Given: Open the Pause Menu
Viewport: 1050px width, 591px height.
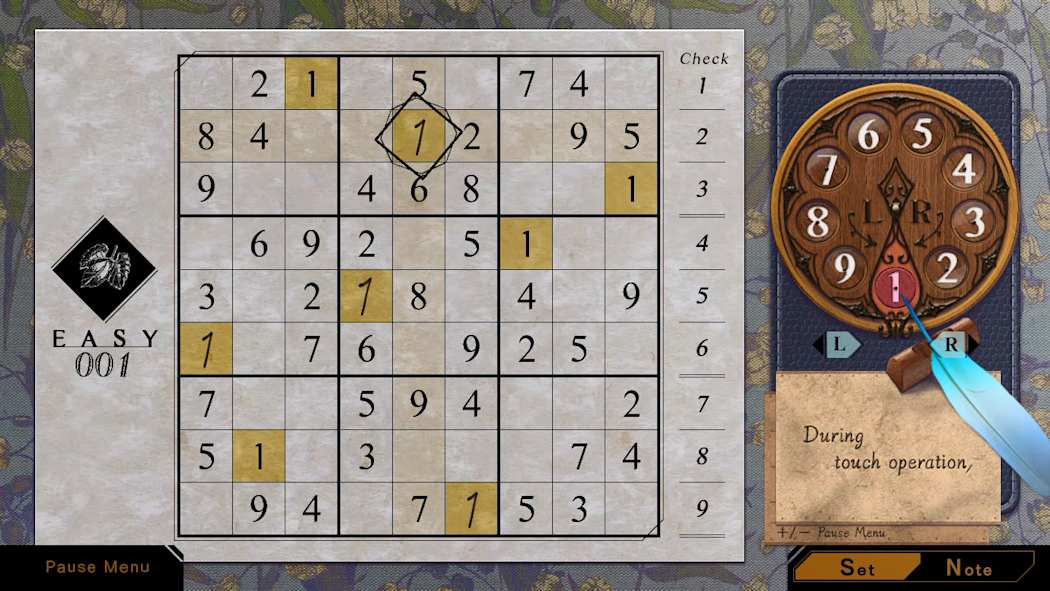Looking at the screenshot, I should point(97,567).
